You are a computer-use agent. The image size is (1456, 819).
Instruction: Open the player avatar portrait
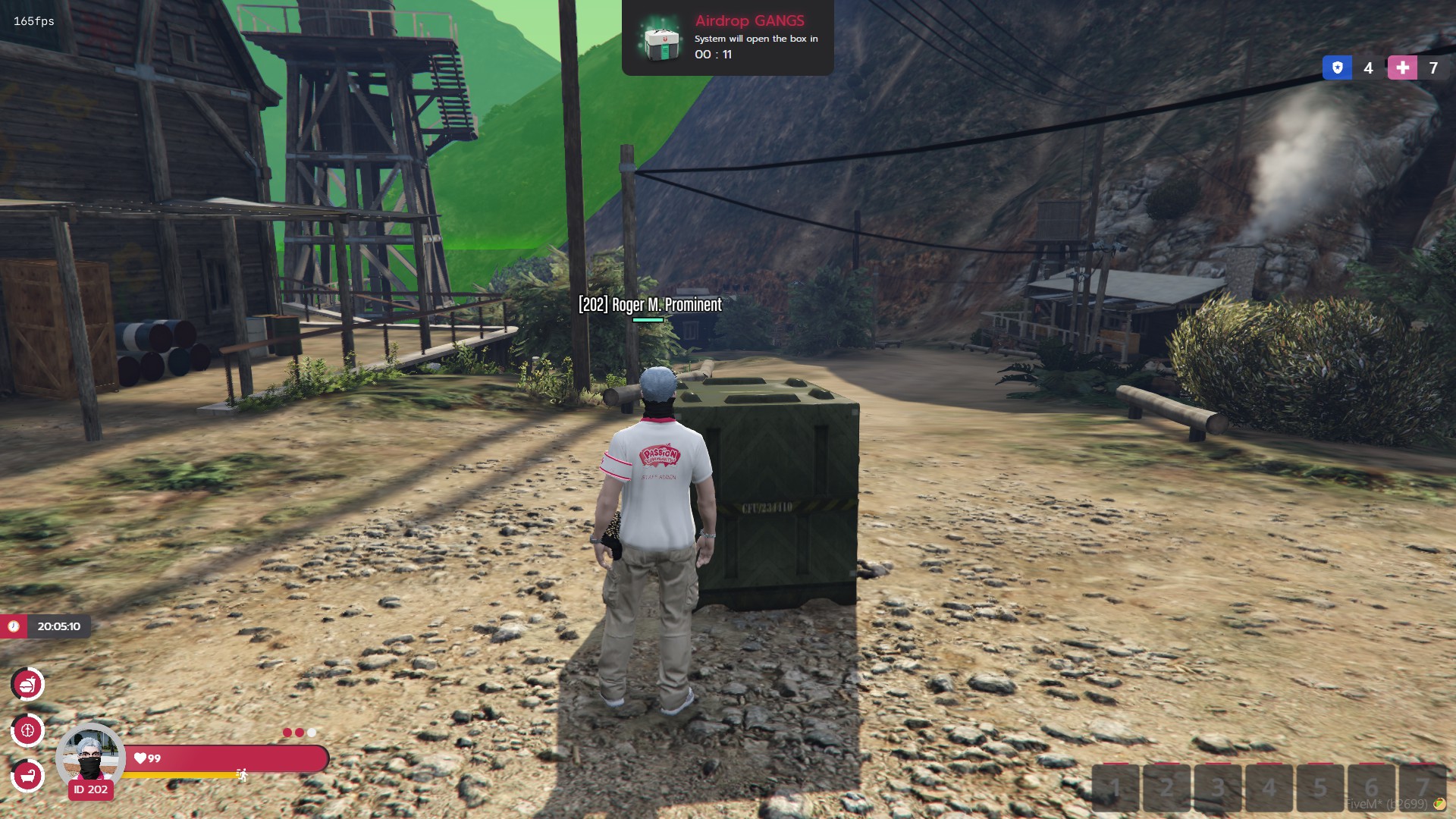(90, 756)
